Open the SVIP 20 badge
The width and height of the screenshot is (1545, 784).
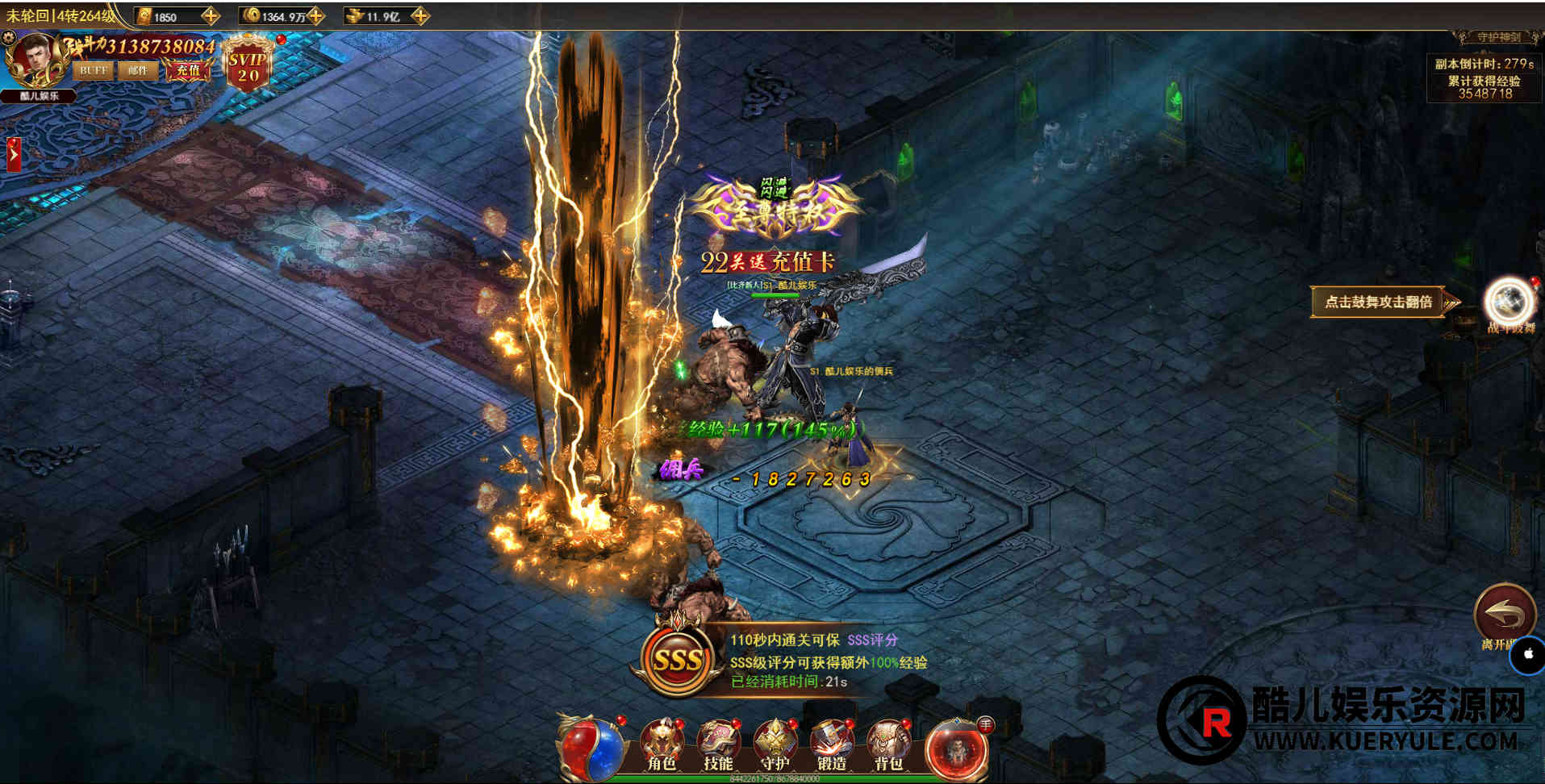pos(248,63)
